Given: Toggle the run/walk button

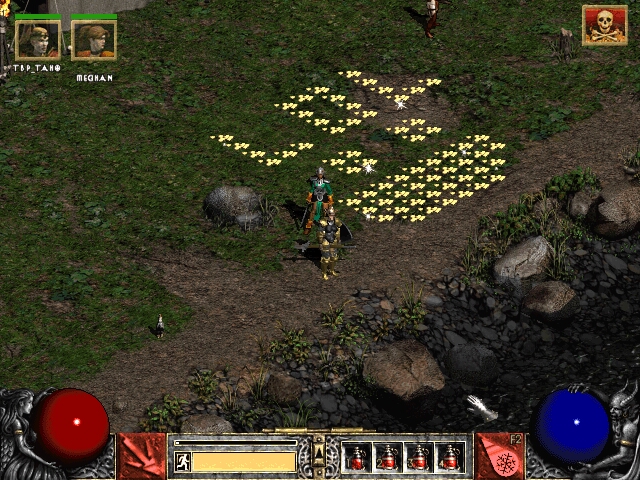Looking at the screenshot, I should click(183, 461).
